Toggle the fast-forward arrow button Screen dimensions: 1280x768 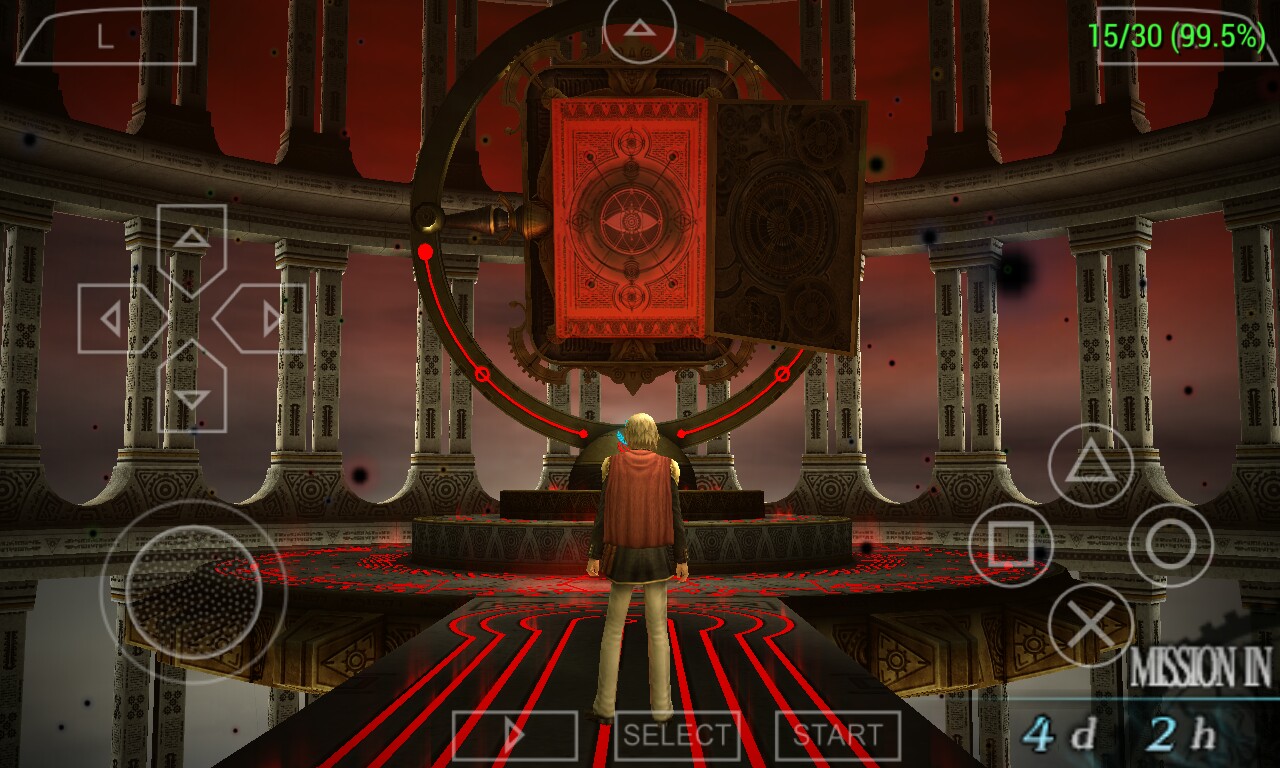(x=514, y=736)
